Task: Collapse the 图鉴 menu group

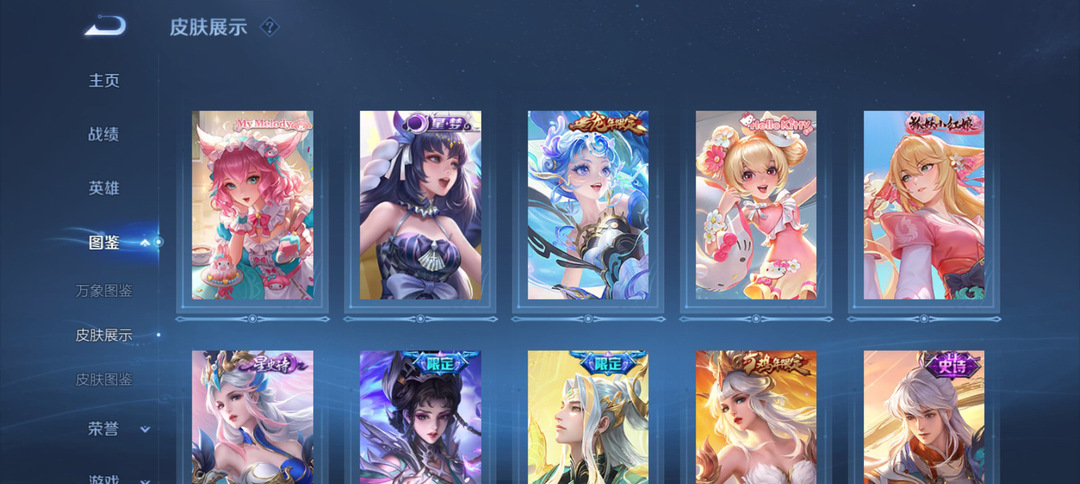Action: pyautogui.click(x=145, y=242)
